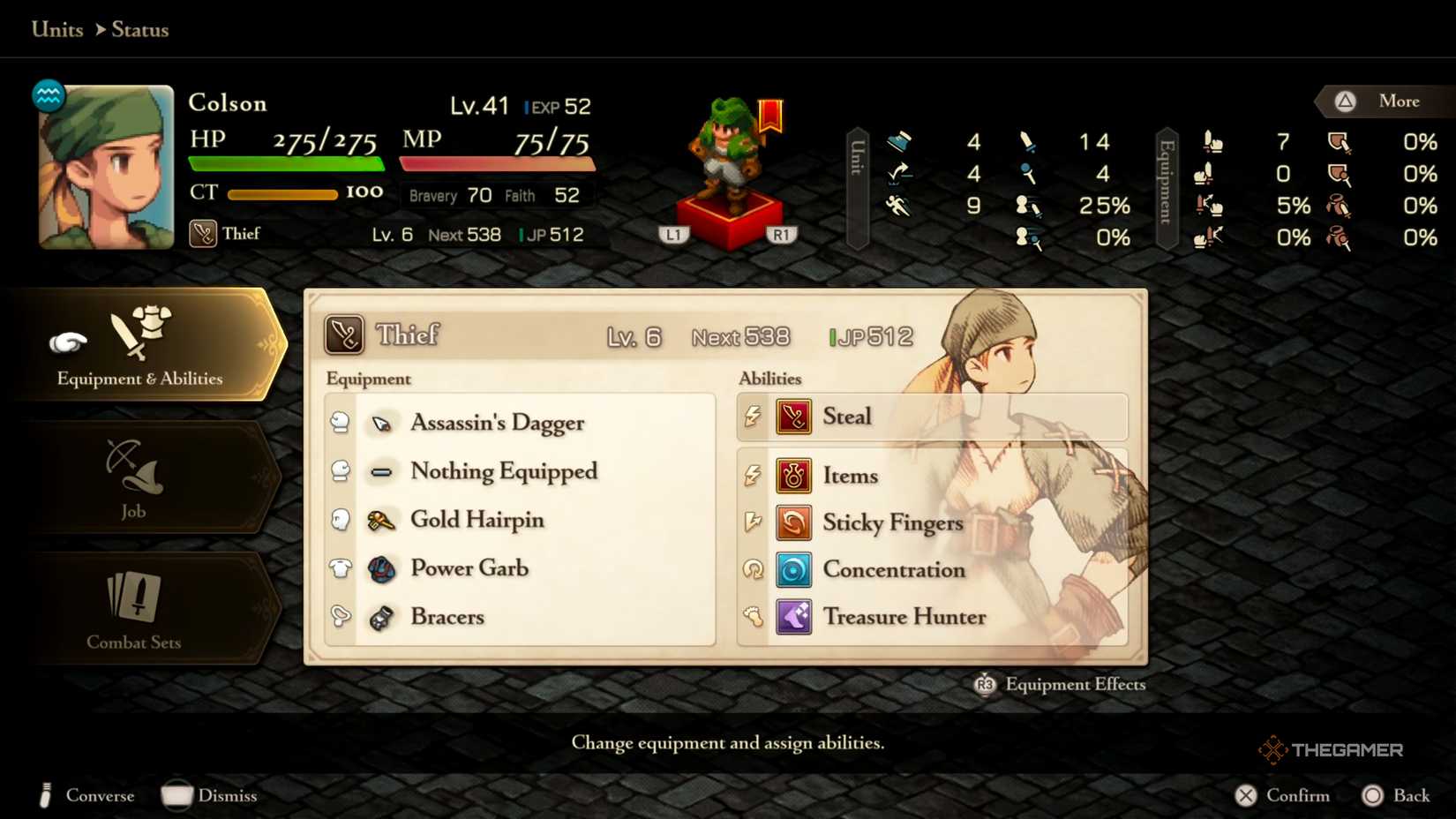Toggle to the previous unit via L1
The image size is (1456, 819).
click(674, 234)
